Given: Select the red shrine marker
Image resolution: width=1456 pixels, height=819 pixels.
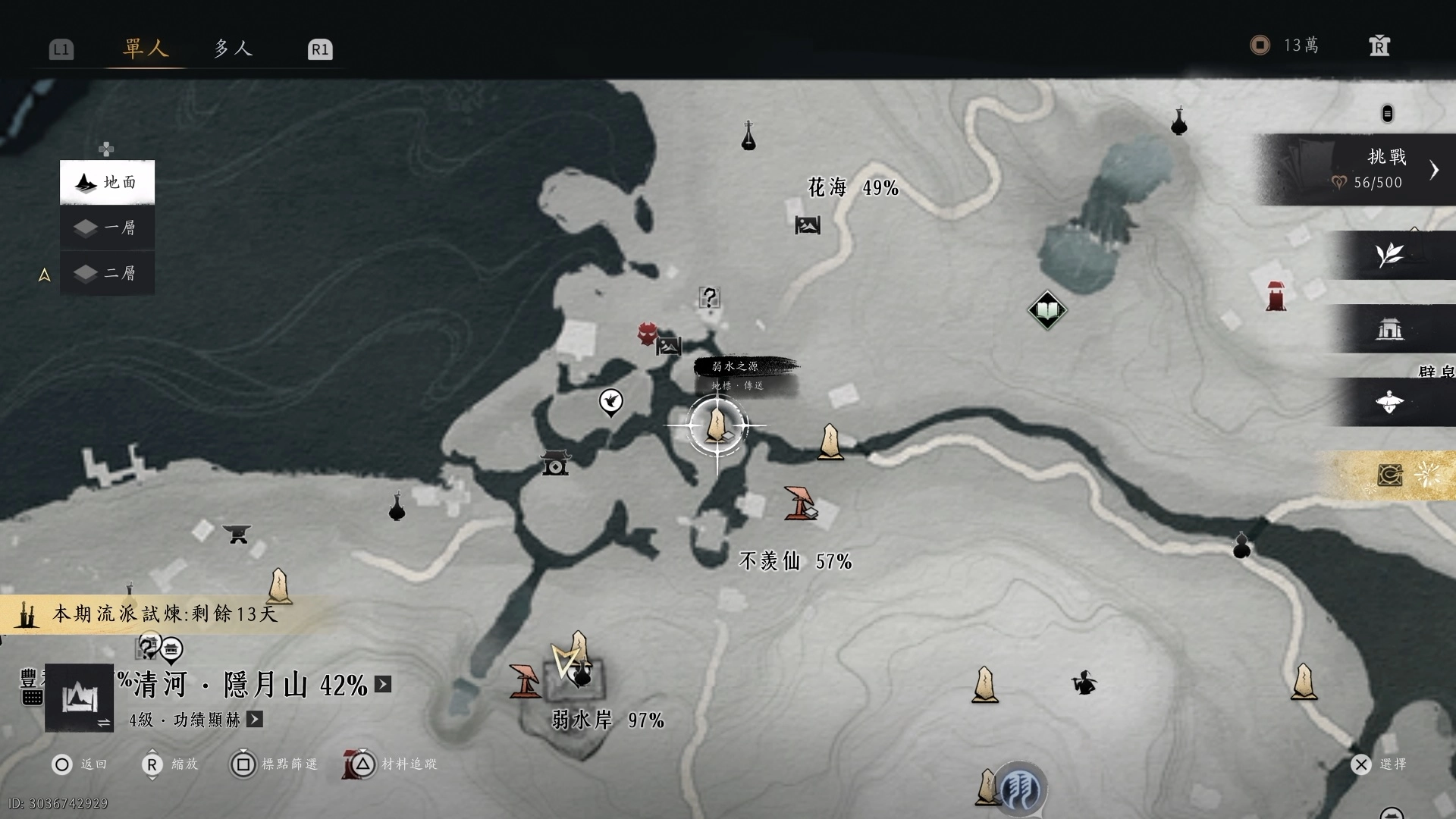Looking at the screenshot, I should click(1276, 296).
